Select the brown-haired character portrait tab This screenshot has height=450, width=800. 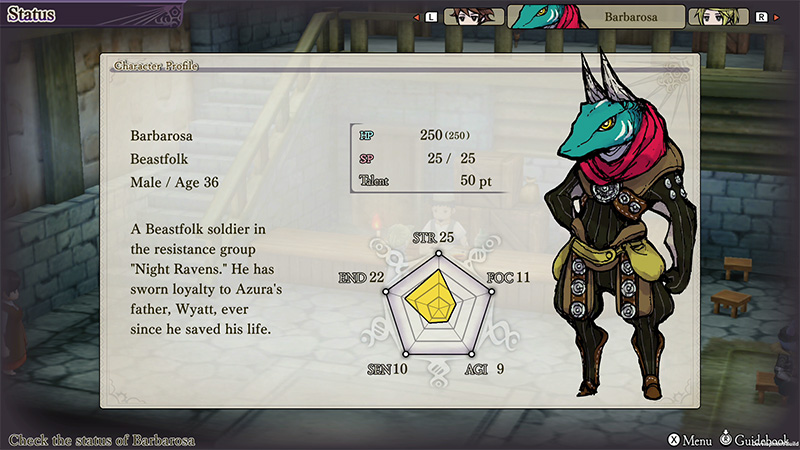(472, 17)
